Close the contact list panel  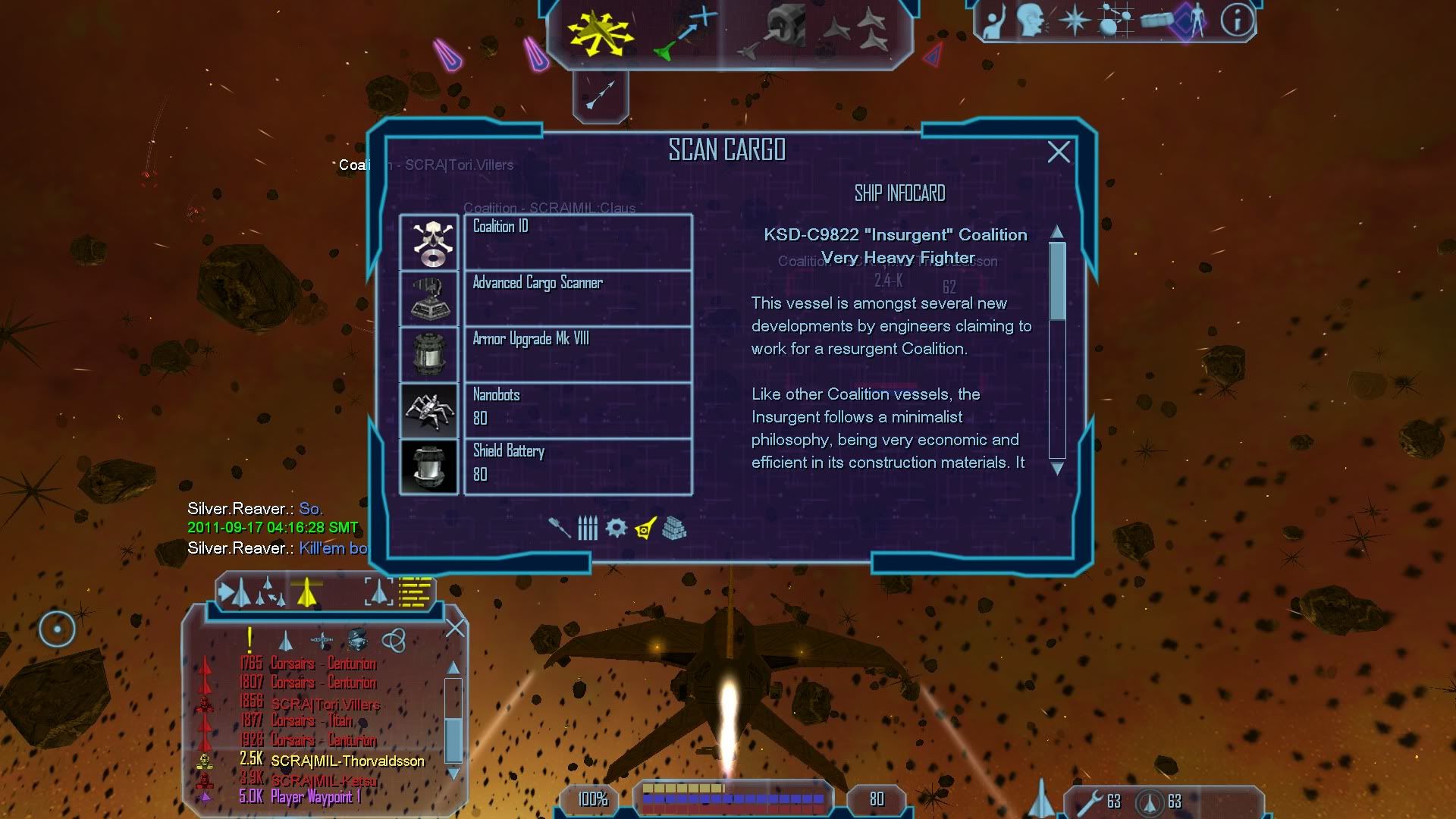tap(455, 628)
